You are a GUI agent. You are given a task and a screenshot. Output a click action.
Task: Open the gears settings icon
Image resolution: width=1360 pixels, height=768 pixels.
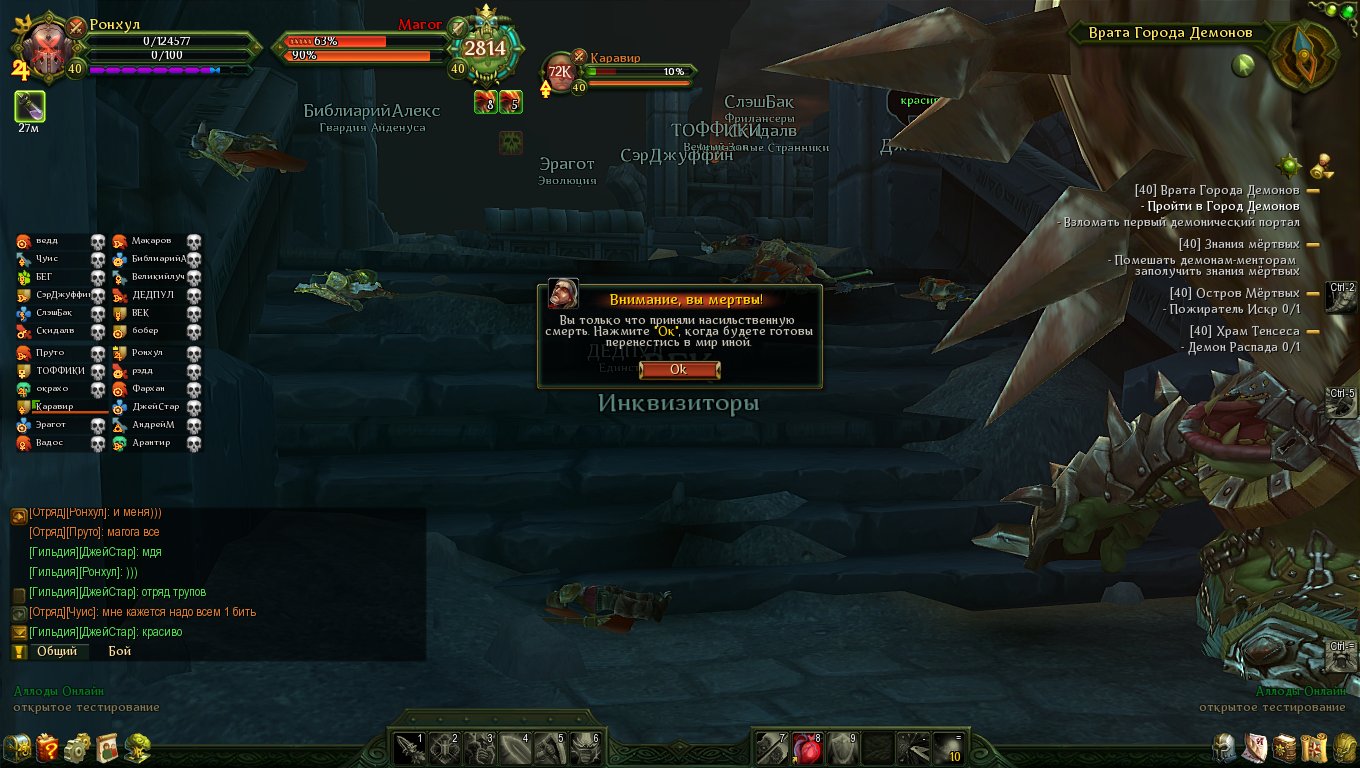pyautogui.click(x=77, y=747)
